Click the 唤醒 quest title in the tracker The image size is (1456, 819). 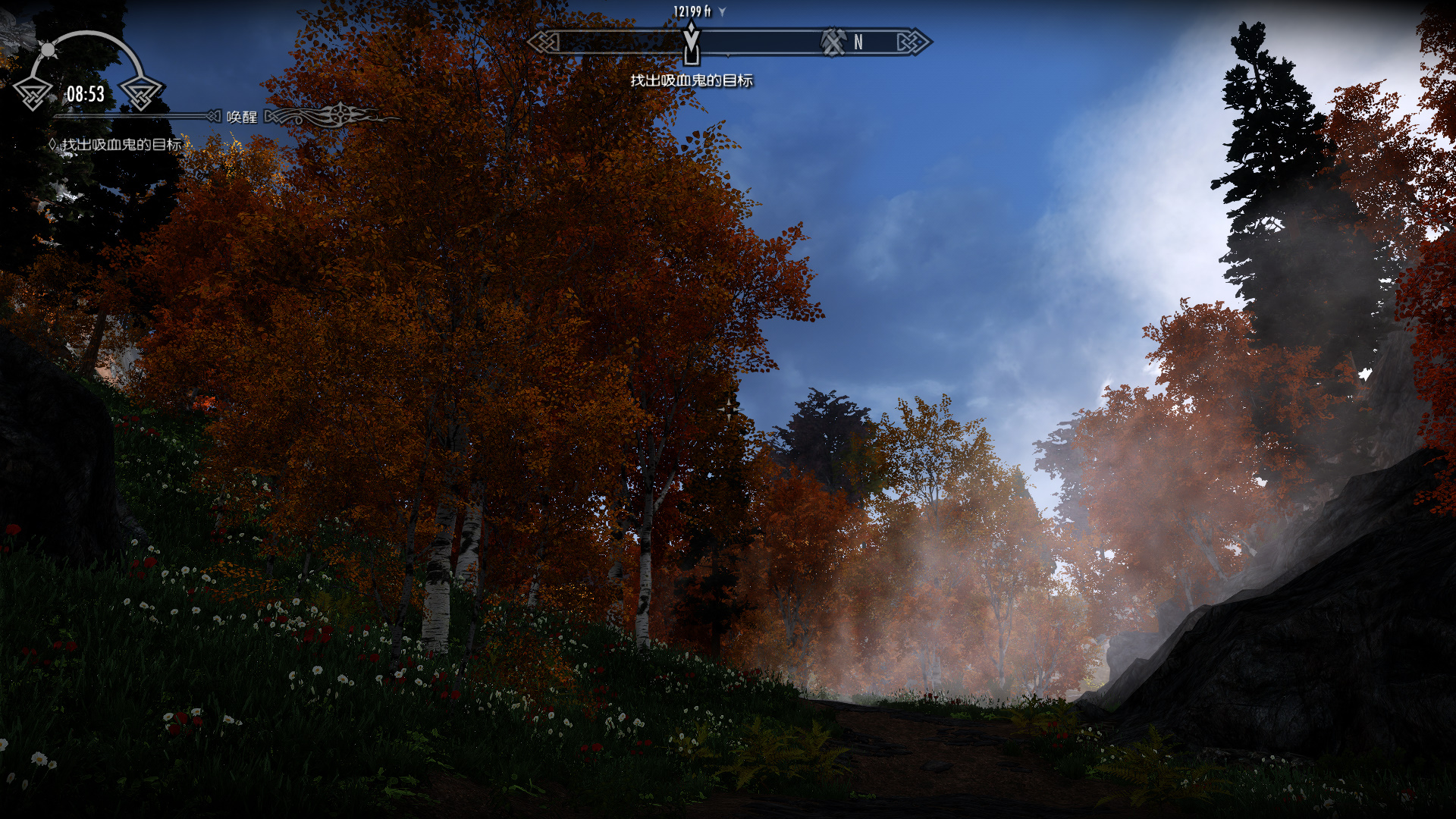tap(242, 117)
